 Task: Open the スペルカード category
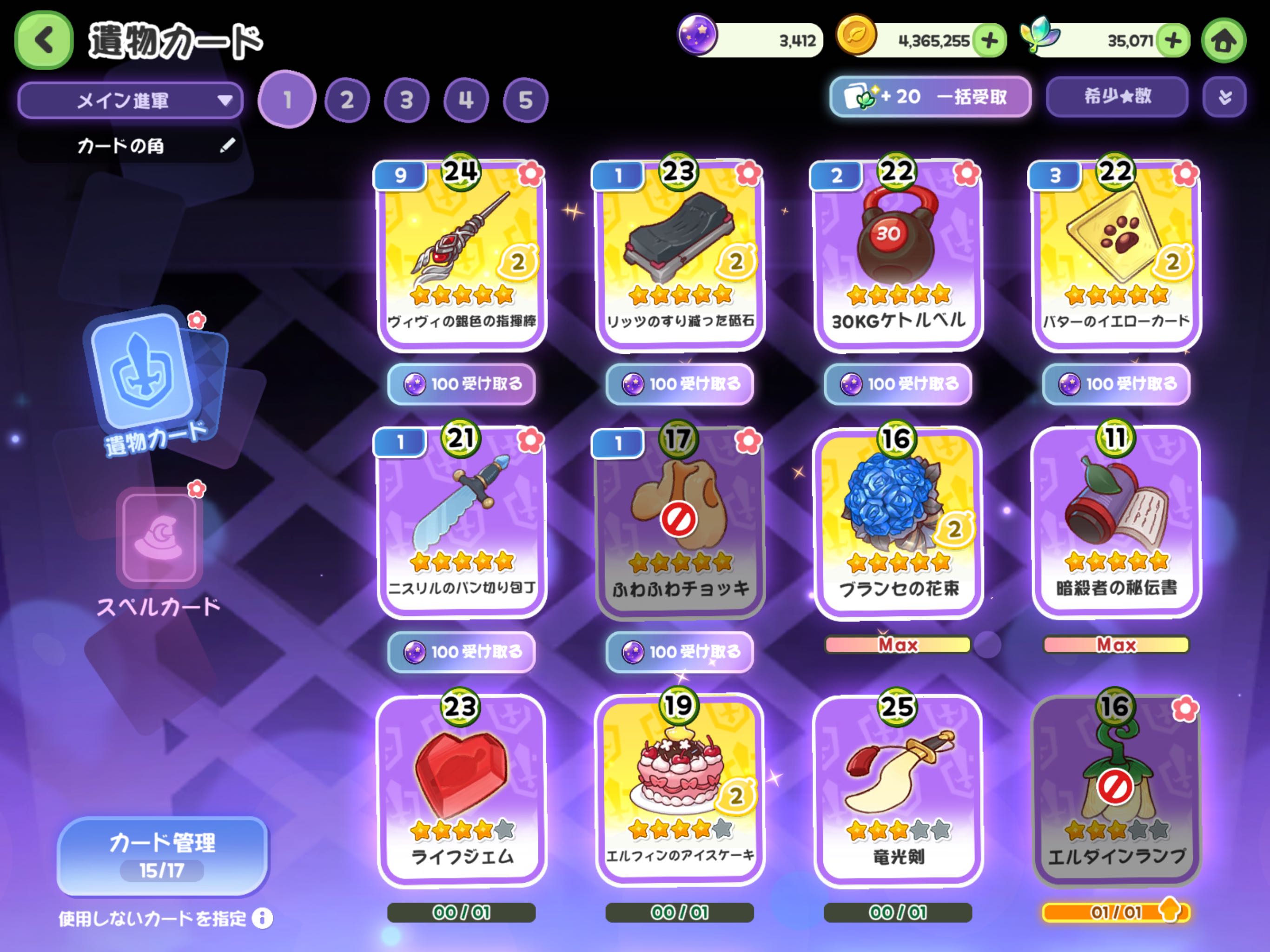(159, 551)
